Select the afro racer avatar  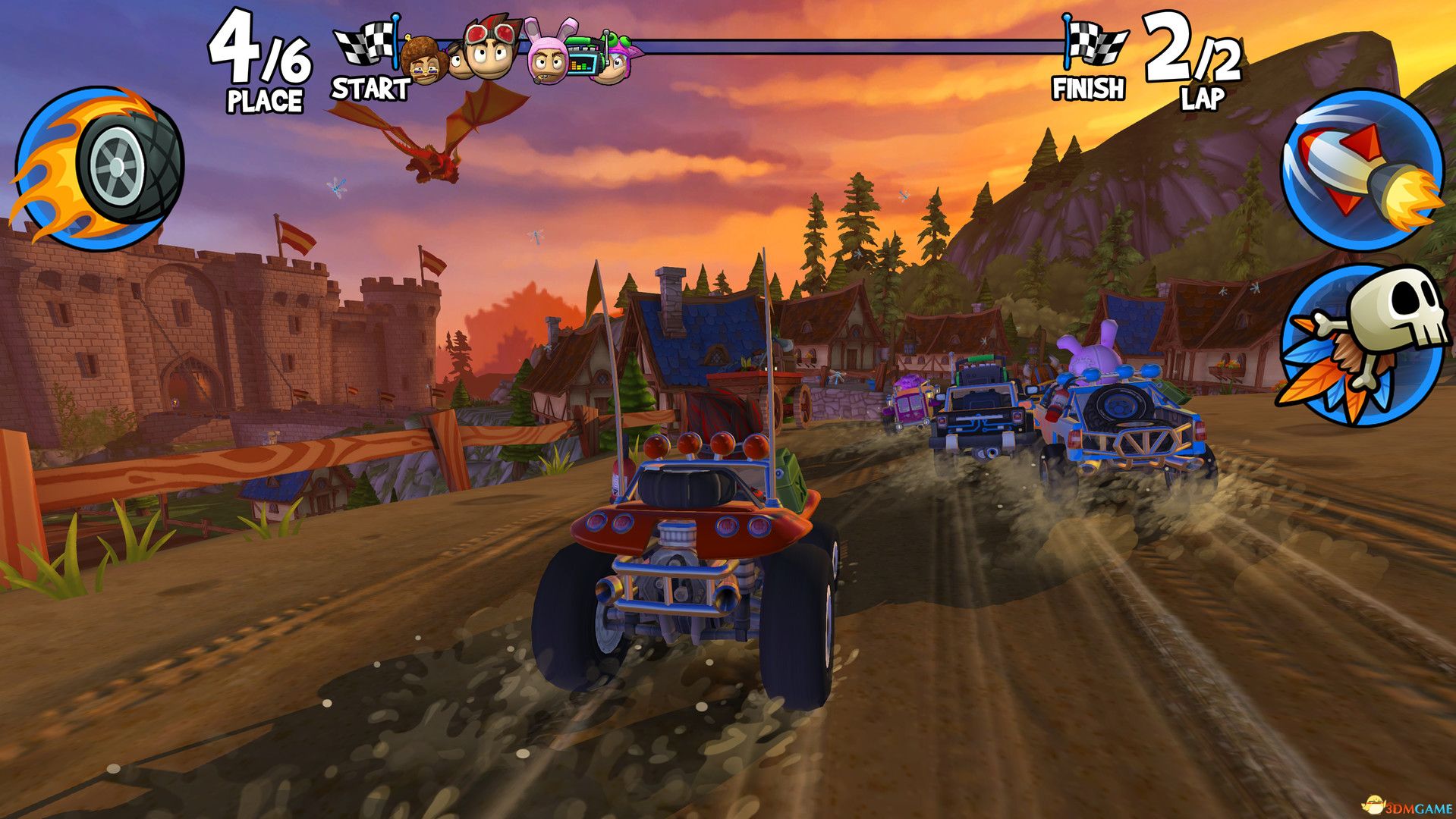422,57
